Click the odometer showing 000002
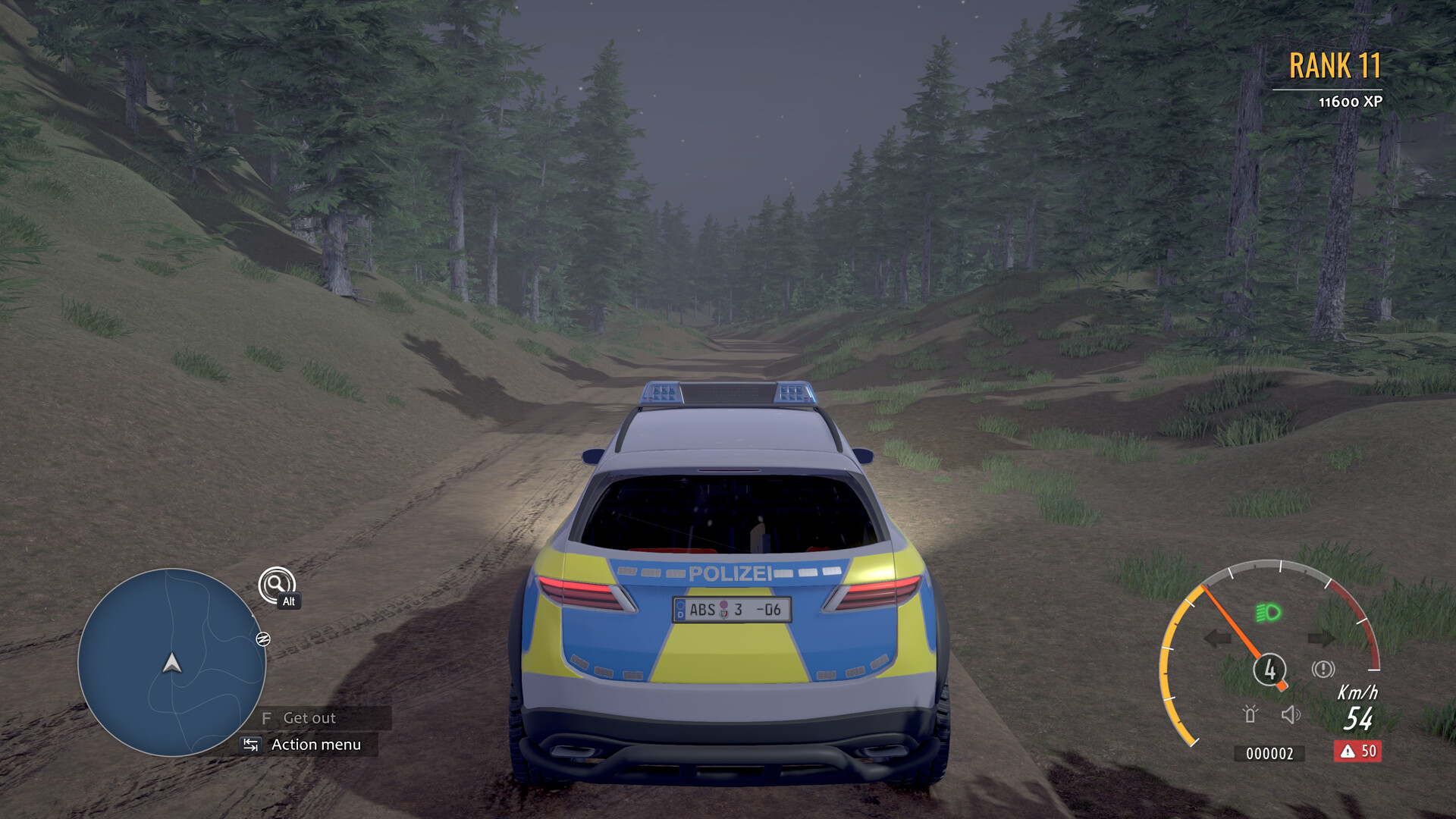1456x819 pixels. pyautogui.click(x=1270, y=754)
